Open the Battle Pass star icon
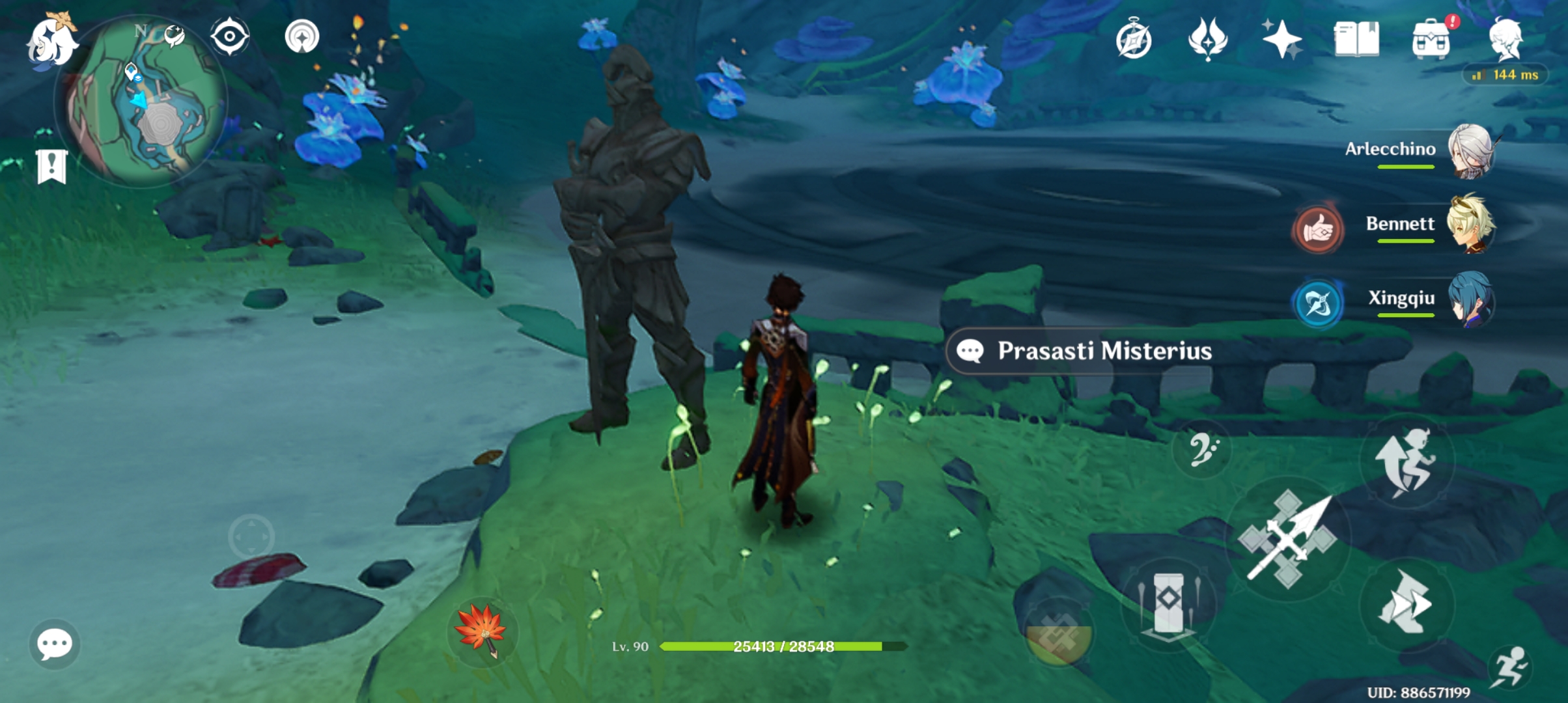Viewport: 1568px width, 703px height. (x=1283, y=40)
